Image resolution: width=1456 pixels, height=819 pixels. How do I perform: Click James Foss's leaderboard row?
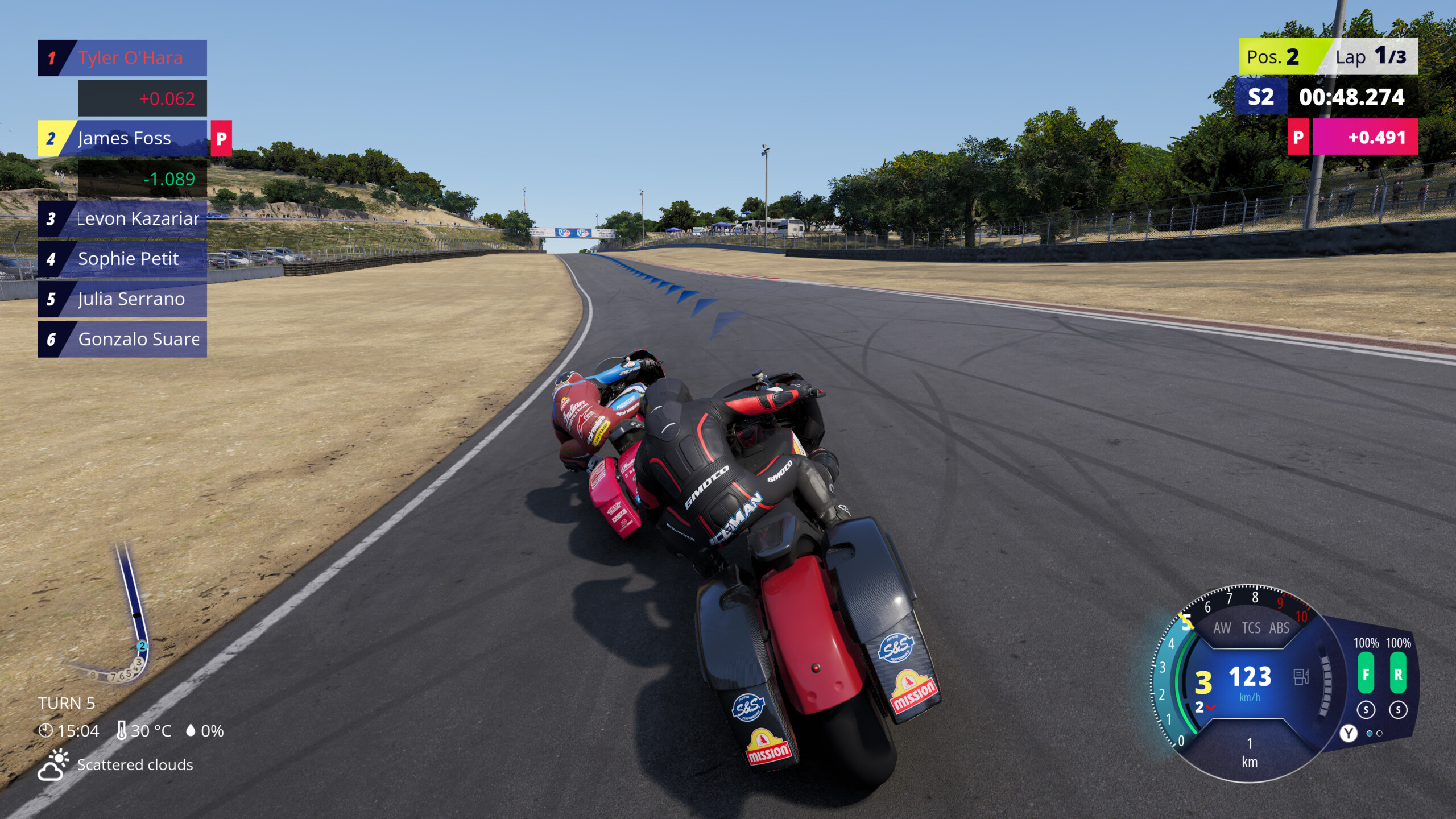tap(122, 138)
